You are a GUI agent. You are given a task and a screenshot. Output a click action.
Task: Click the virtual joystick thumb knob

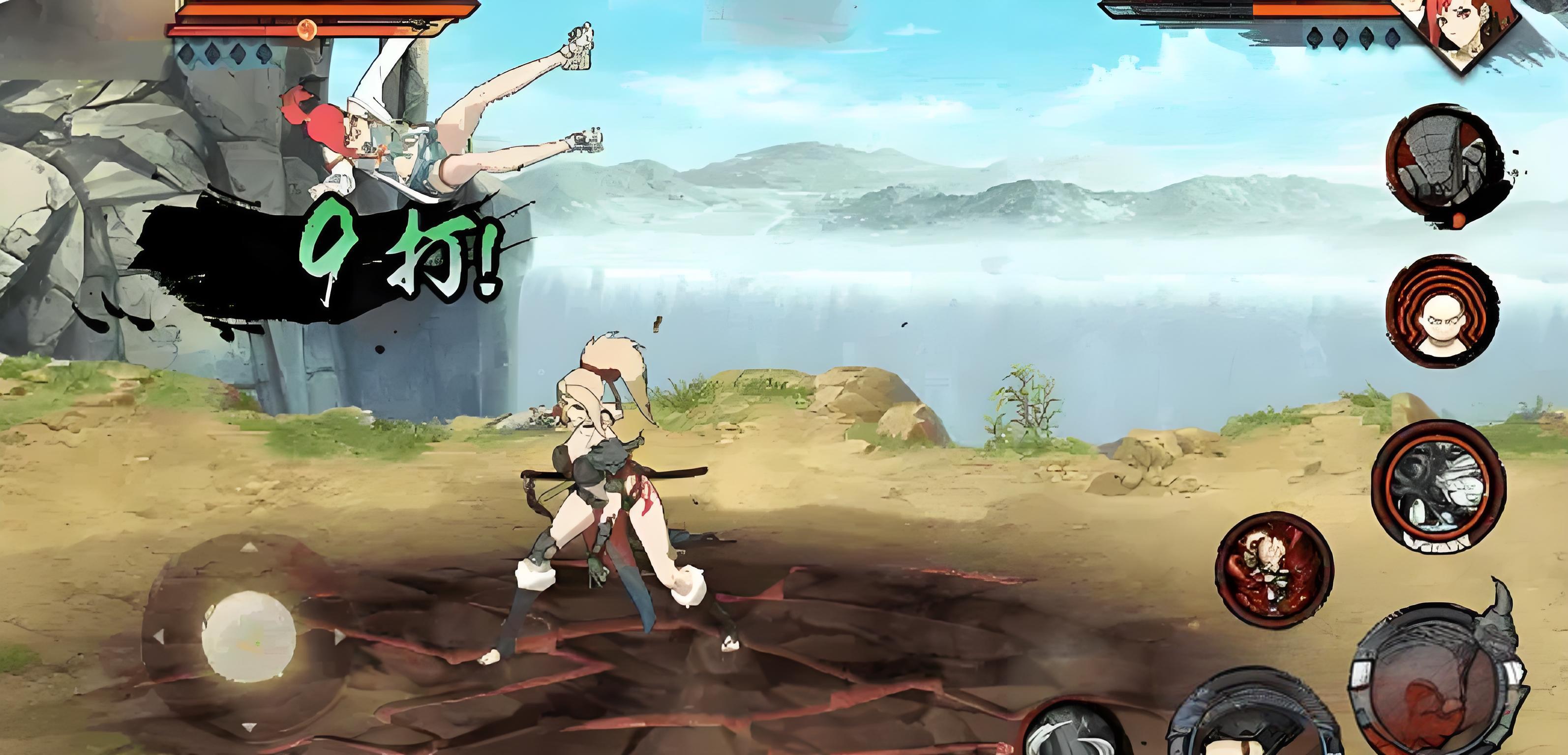(x=248, y=636)
